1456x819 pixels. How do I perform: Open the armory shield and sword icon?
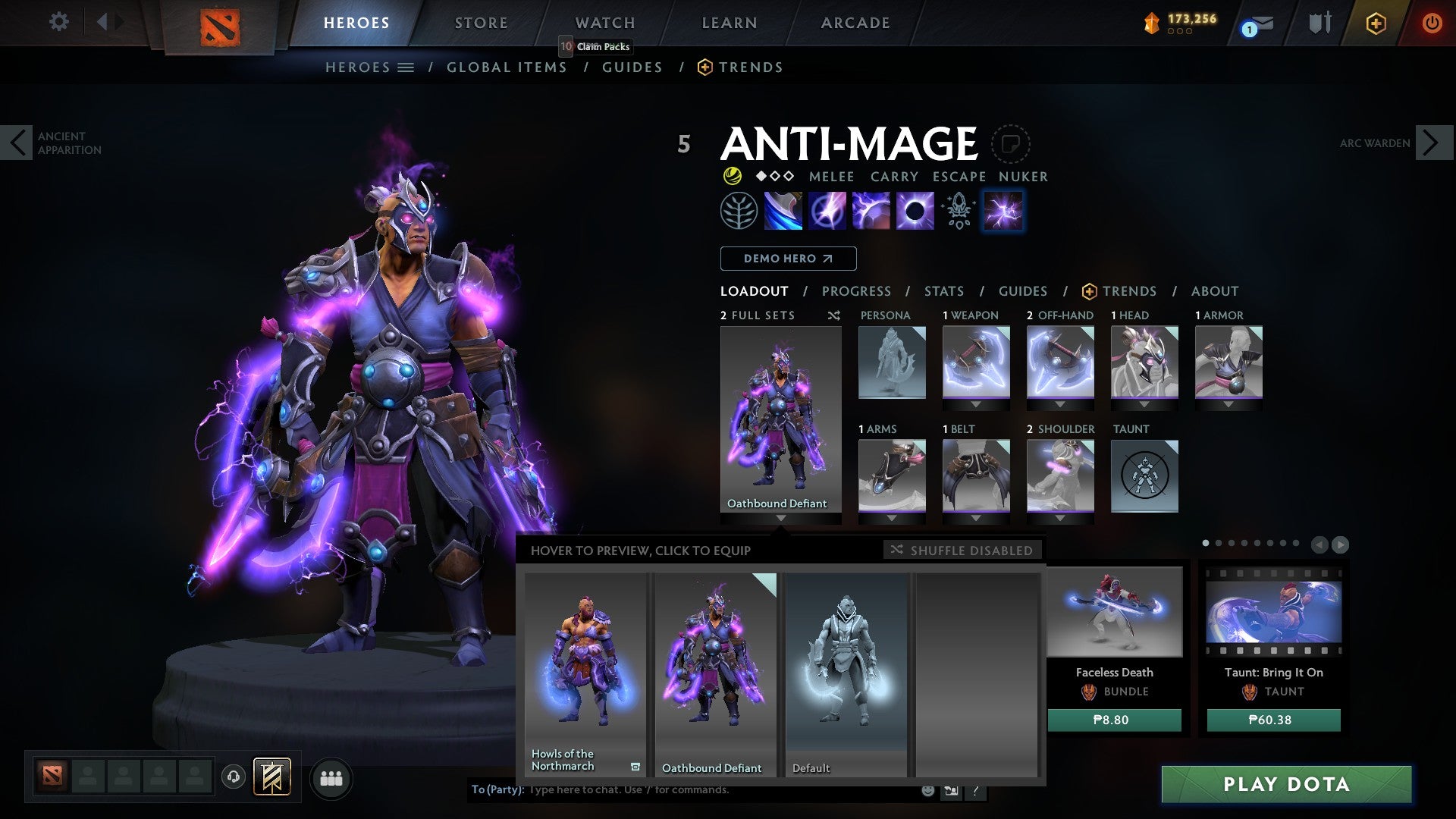coord(1319,24)
